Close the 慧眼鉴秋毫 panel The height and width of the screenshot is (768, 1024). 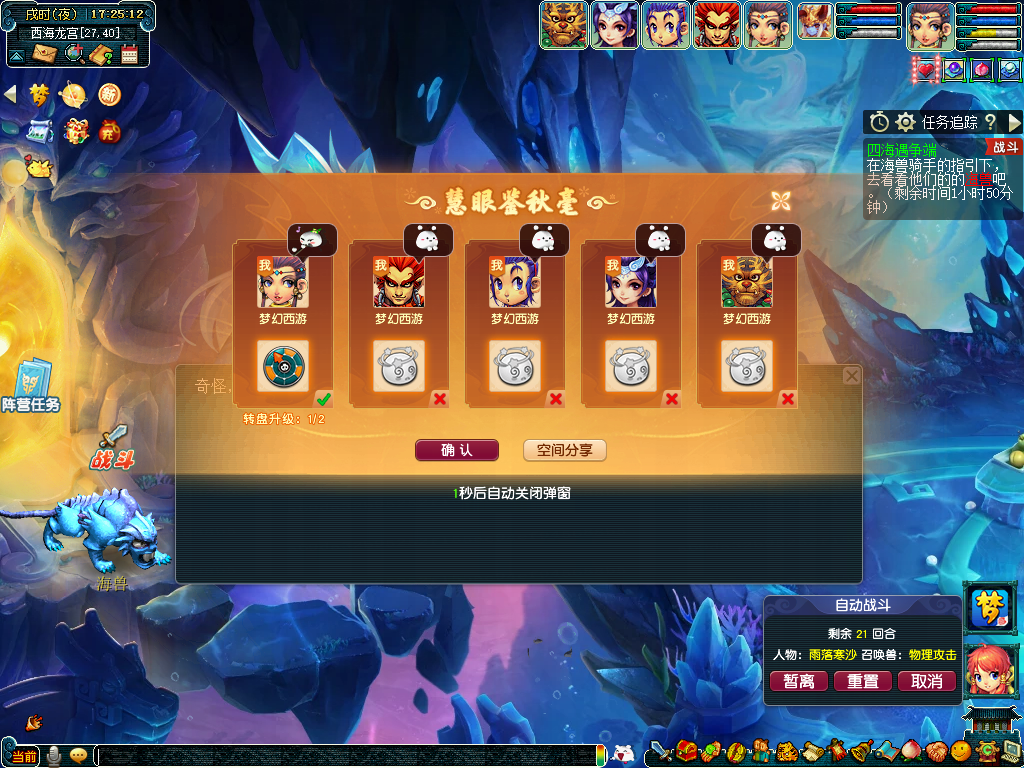(781, 200)
